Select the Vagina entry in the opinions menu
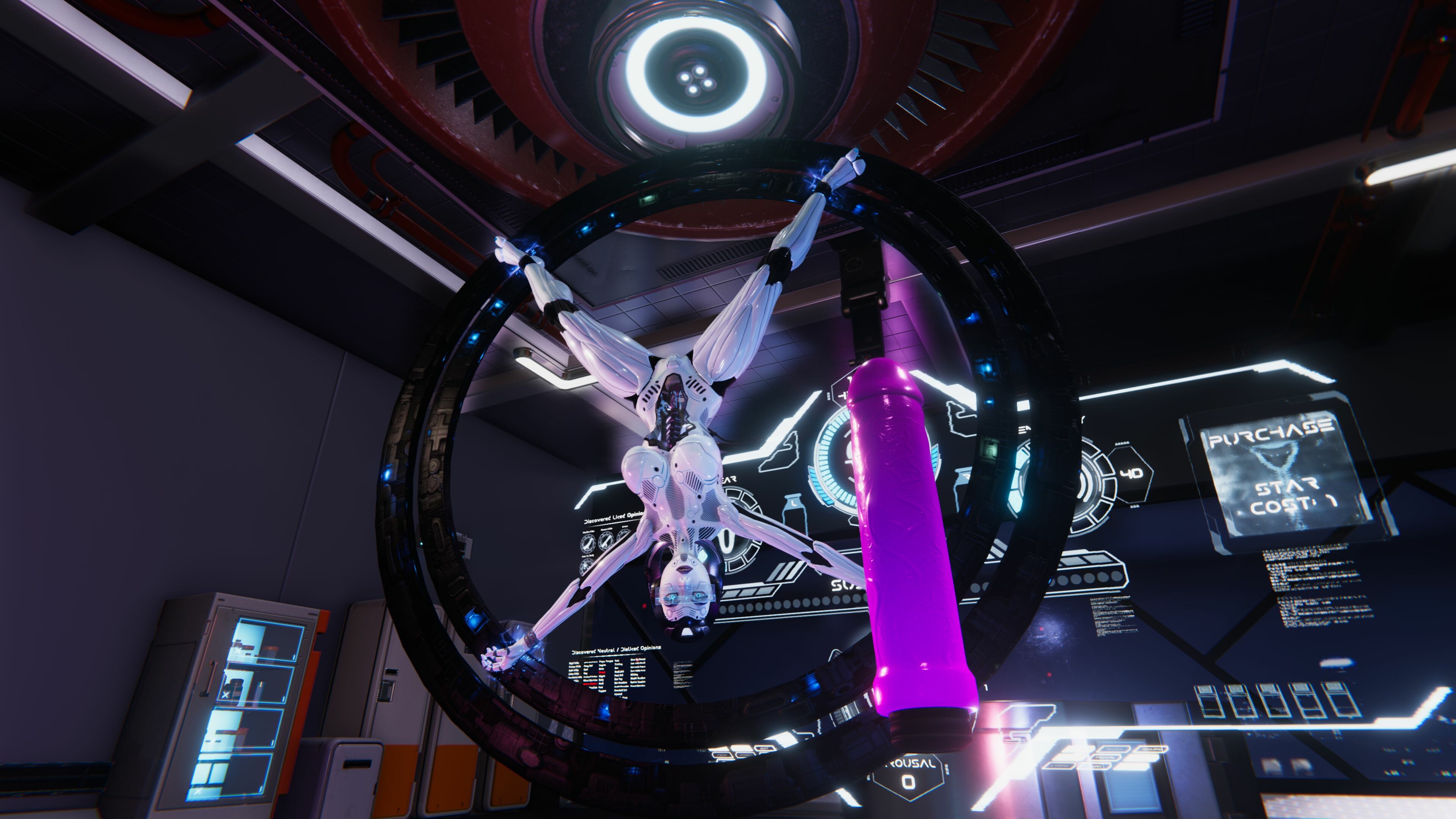The width and height of the screenshot is (1456, 819). [602, 665]
